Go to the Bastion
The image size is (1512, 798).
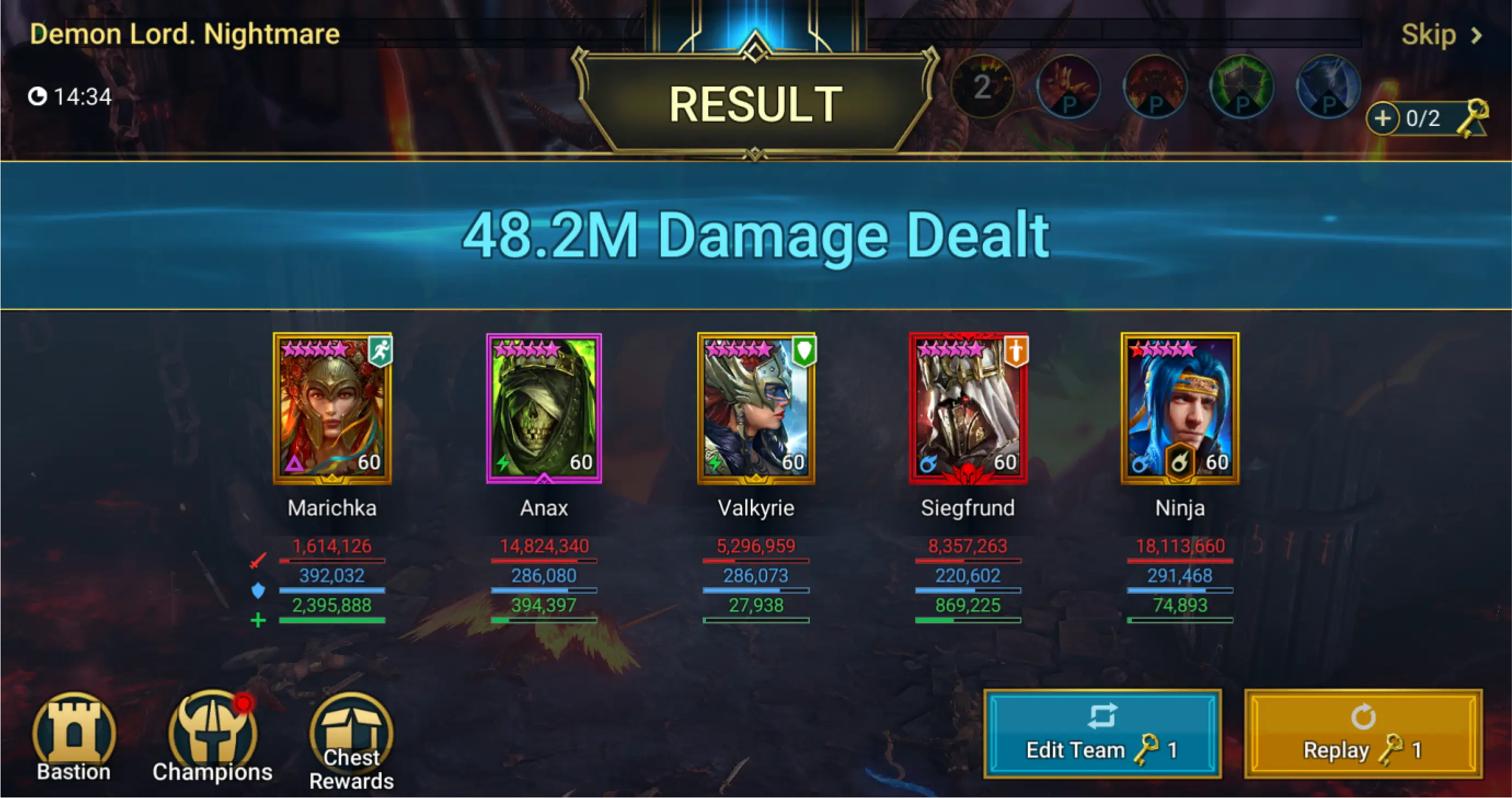coord(74,738)
